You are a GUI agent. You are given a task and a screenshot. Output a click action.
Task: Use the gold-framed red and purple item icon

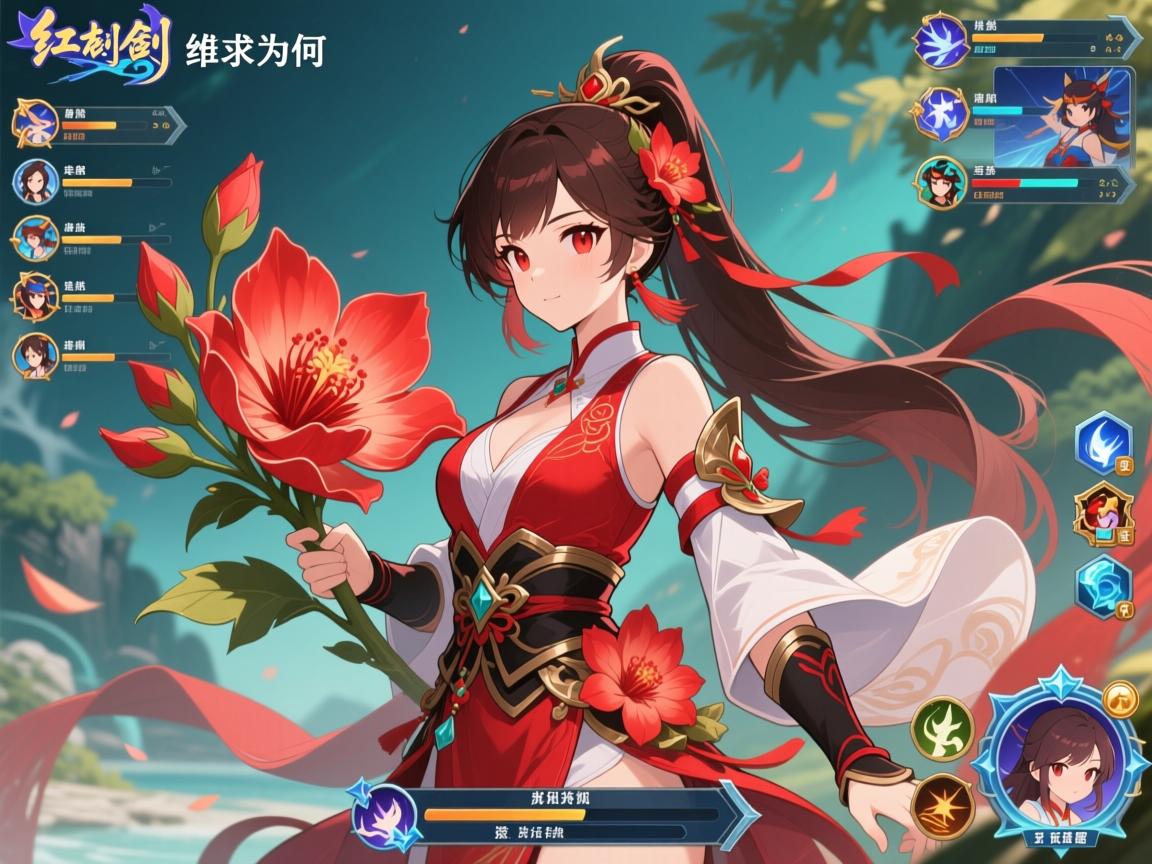click(x=1103, y=513)
